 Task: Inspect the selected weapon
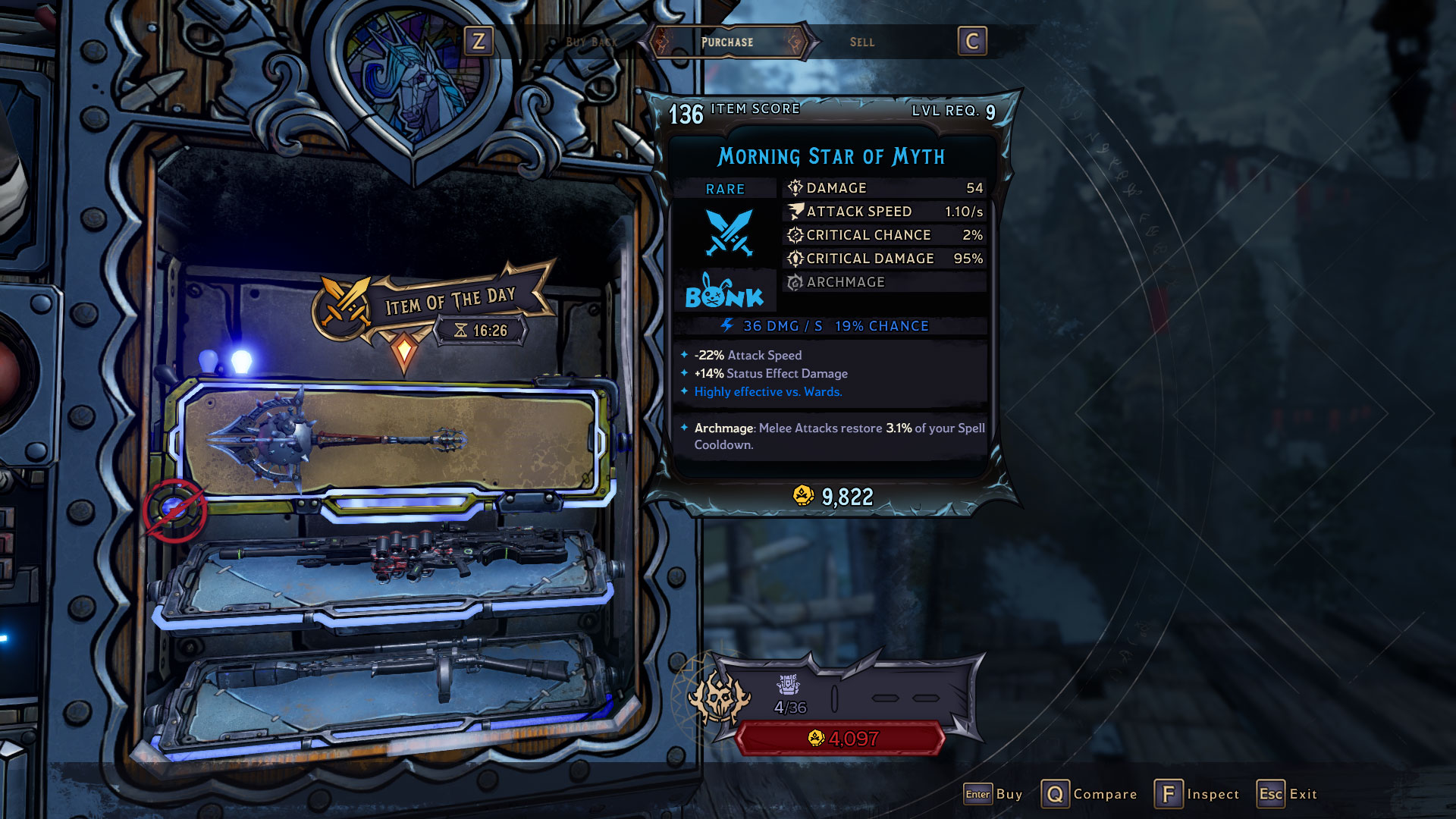pyautogui.click(x=1197, y=794)
